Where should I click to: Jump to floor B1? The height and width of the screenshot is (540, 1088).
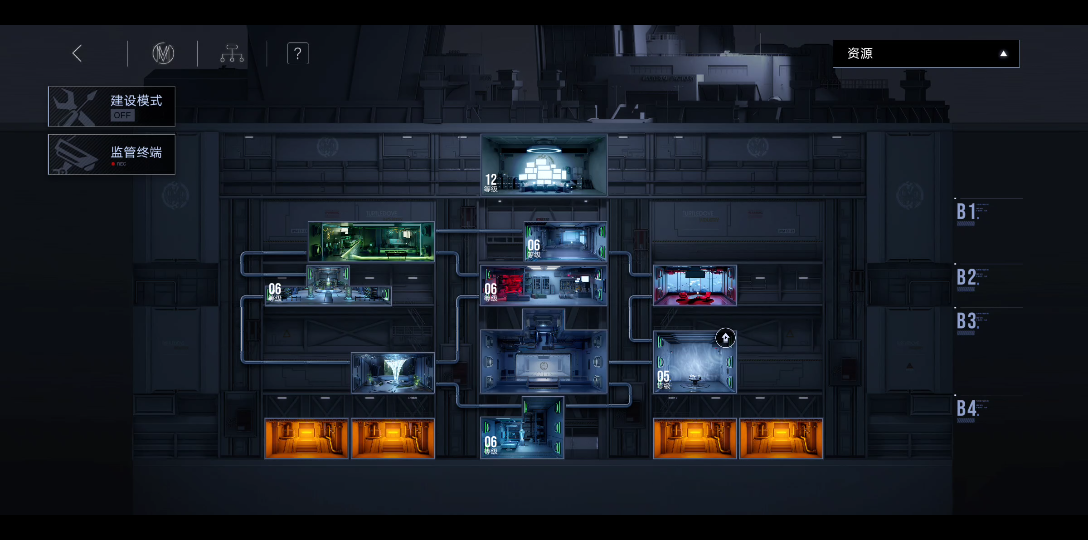pyautogui.click(x=967, y=212)
